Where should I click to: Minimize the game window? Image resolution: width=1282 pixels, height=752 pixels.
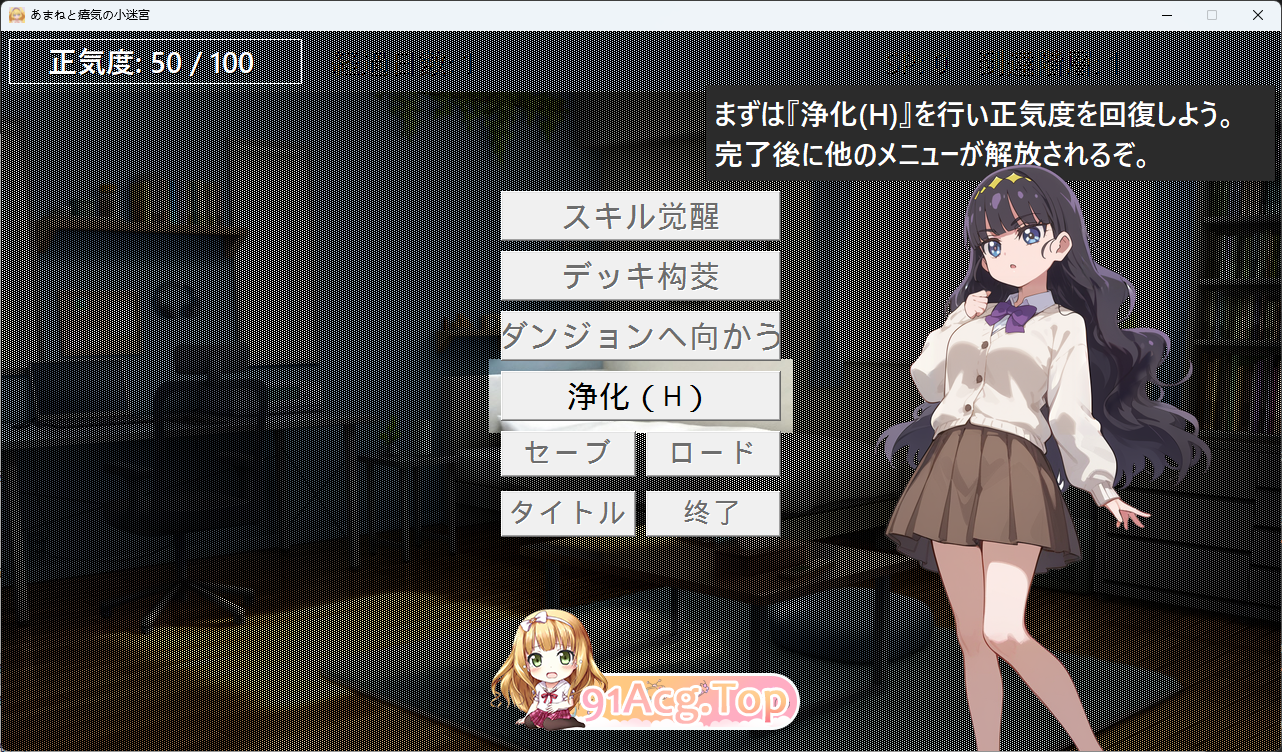coord(1166,15)
